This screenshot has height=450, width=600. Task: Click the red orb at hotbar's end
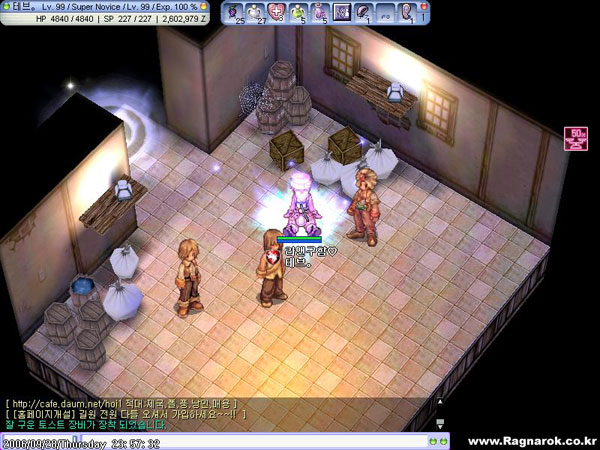424,8
